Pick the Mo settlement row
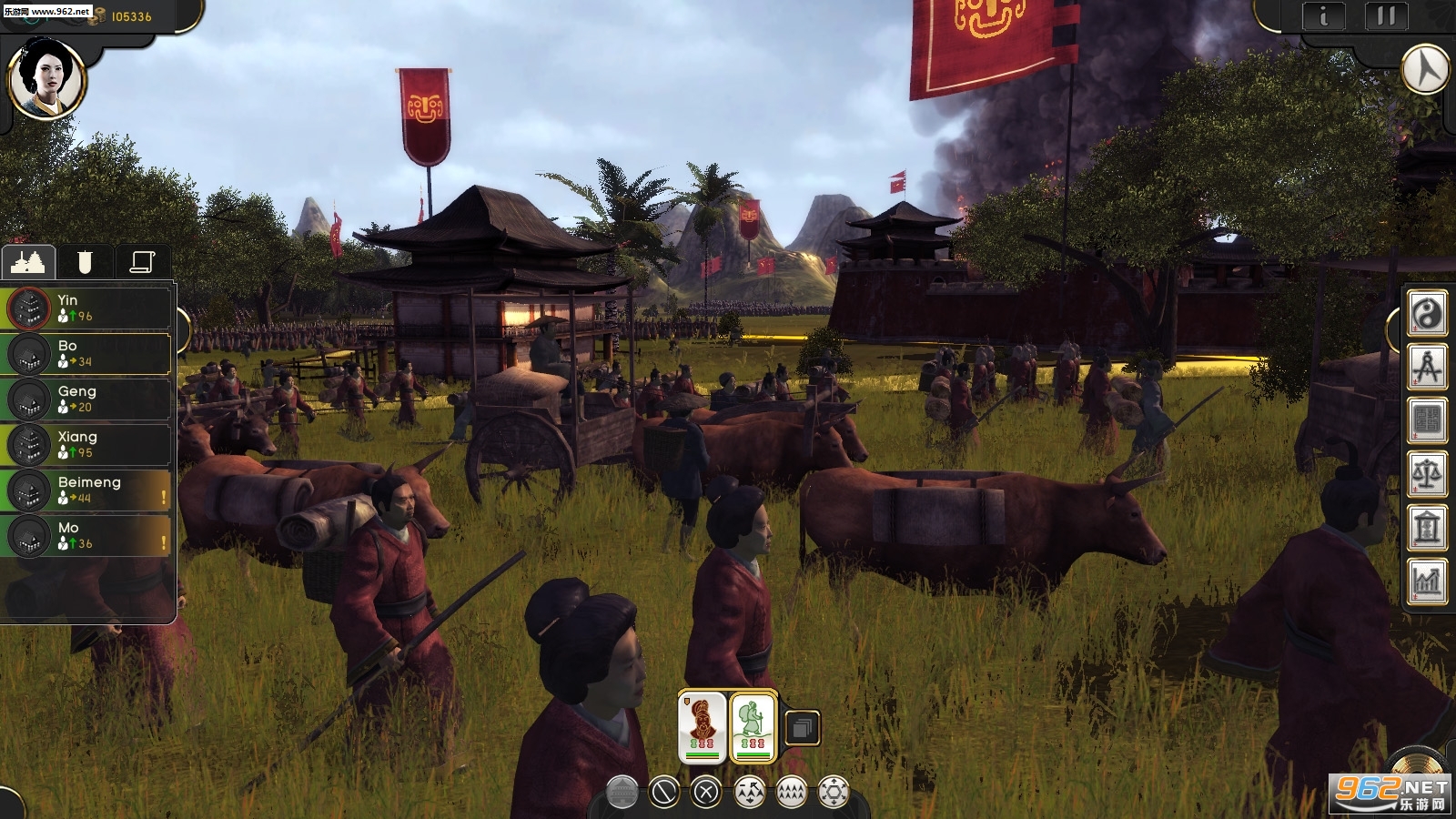The width and height of the screenshot is (1456, 819). pyautogui.click(x=89, y=536)
